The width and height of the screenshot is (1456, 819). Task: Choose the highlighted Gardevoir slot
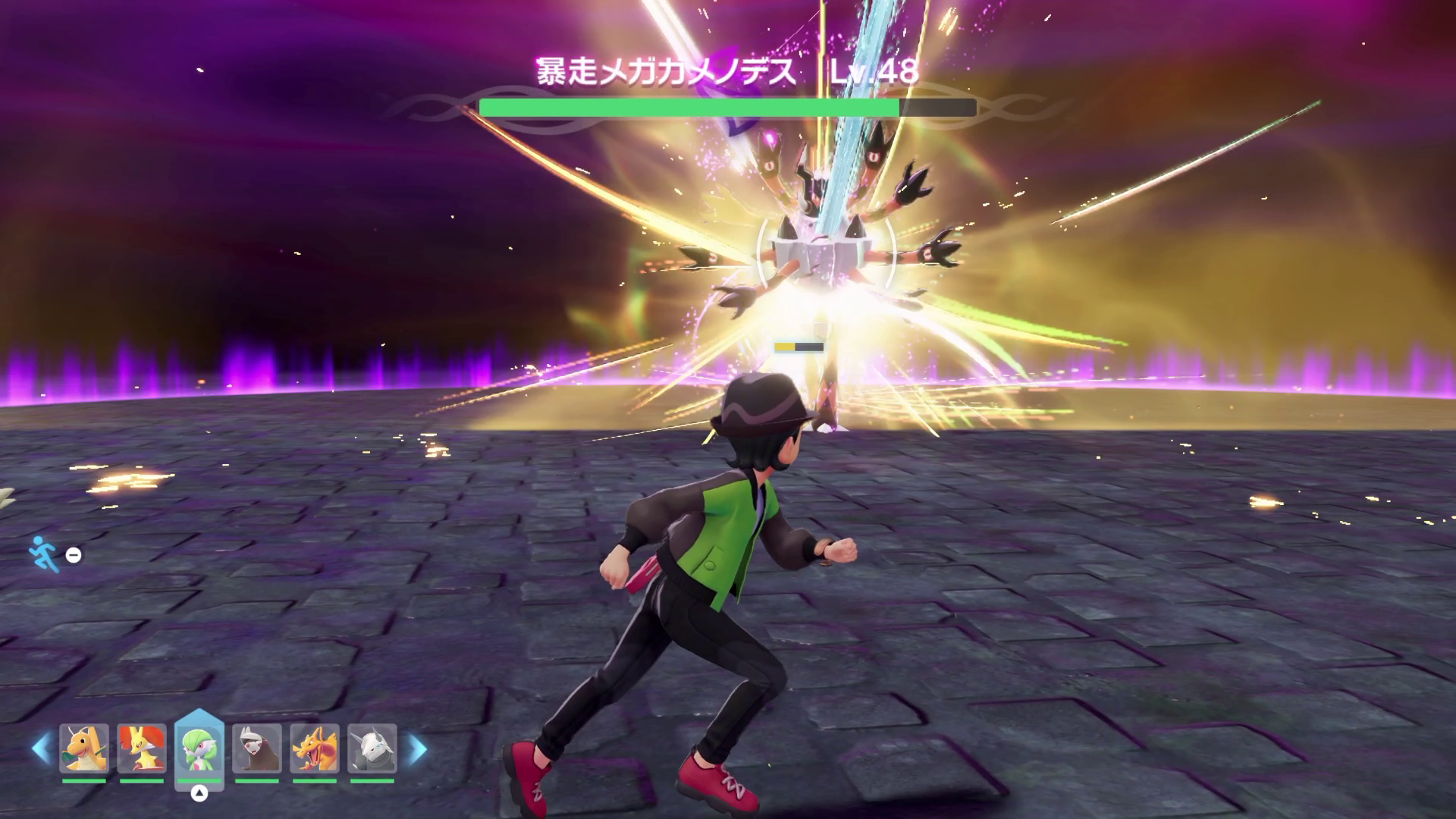click(x=199, y=748)
